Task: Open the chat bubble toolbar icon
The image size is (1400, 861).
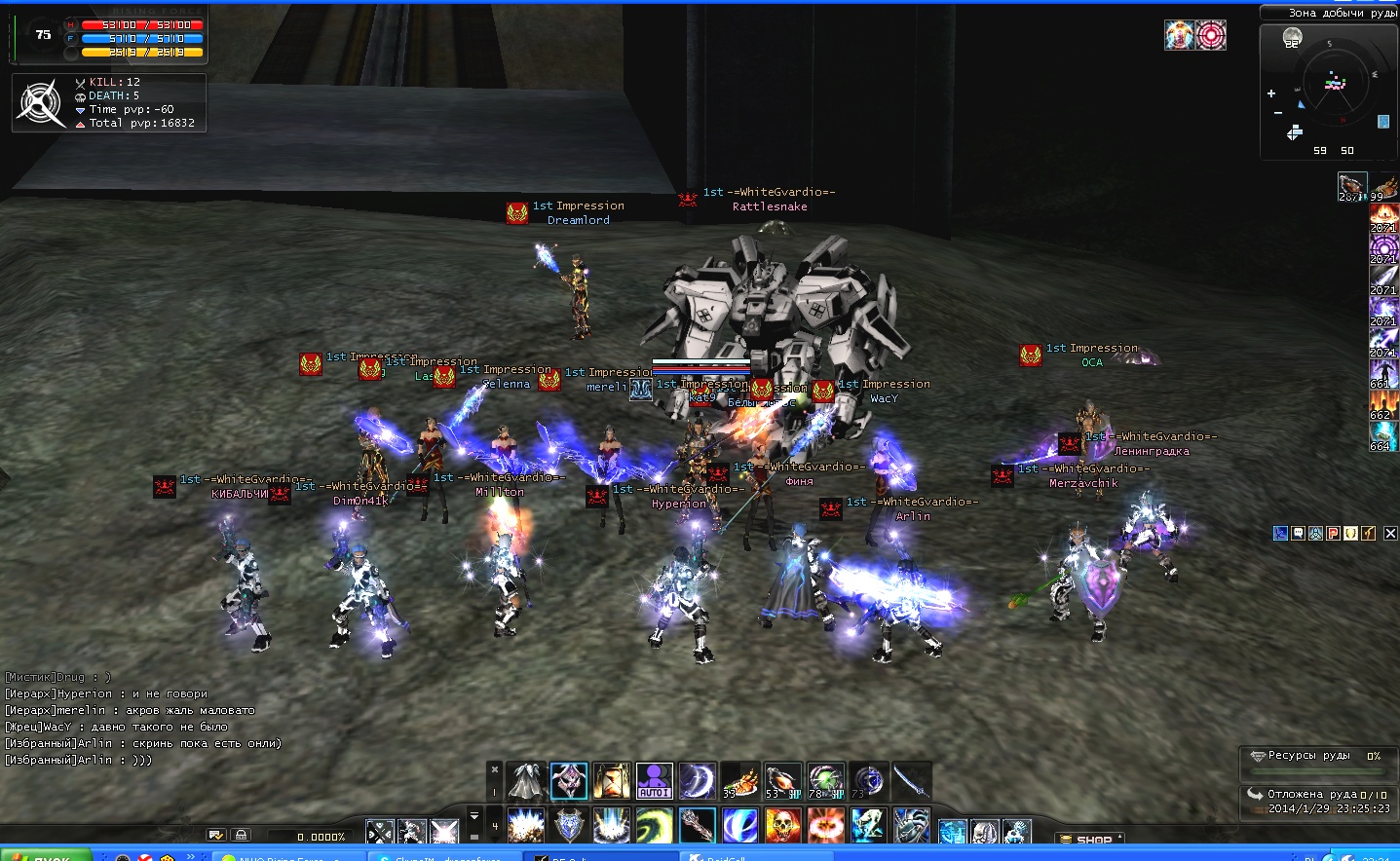Action: (x=1298, y=533)
